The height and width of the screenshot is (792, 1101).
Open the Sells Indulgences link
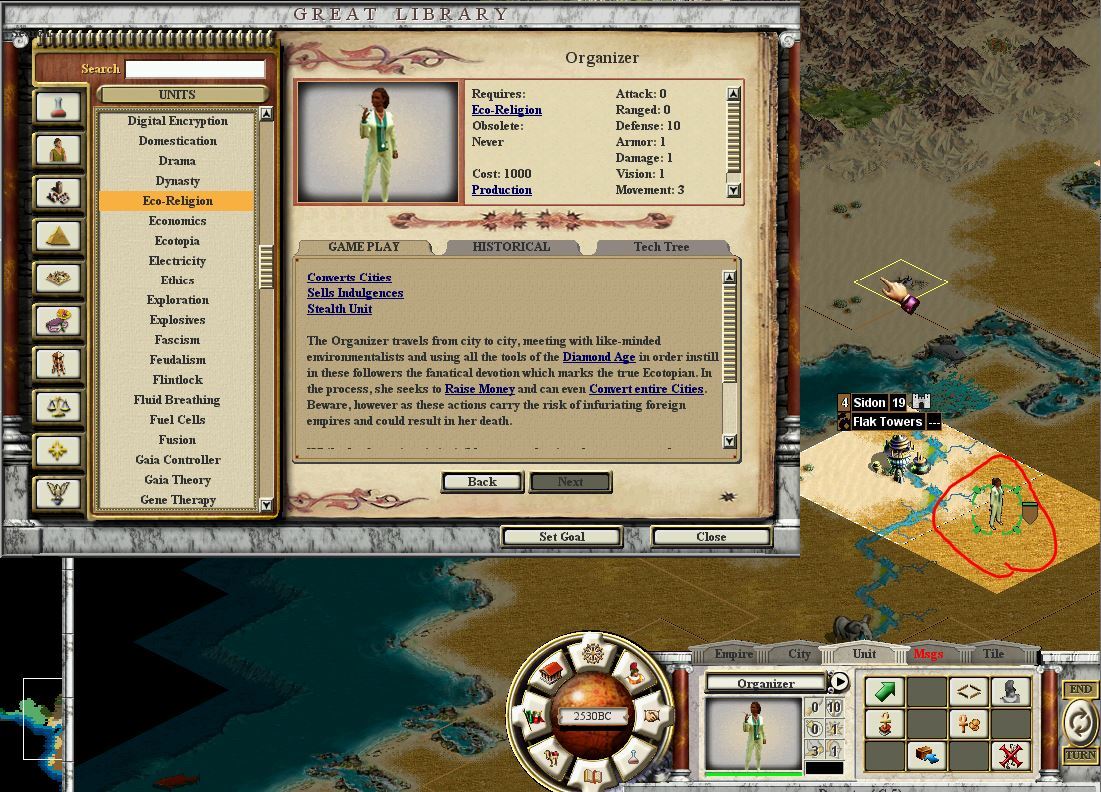[x=355, y=293]
